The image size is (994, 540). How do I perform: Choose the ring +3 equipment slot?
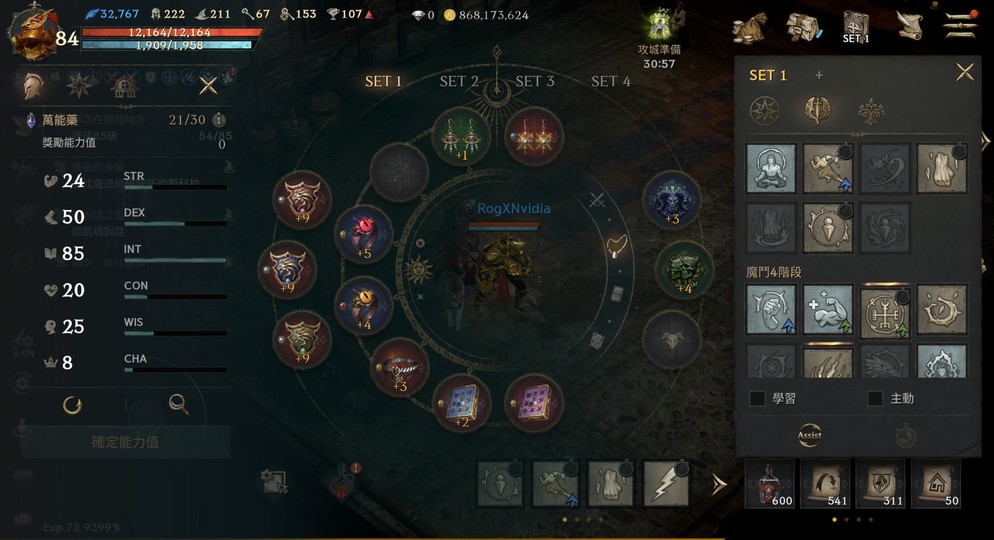[x=400, y=367]
